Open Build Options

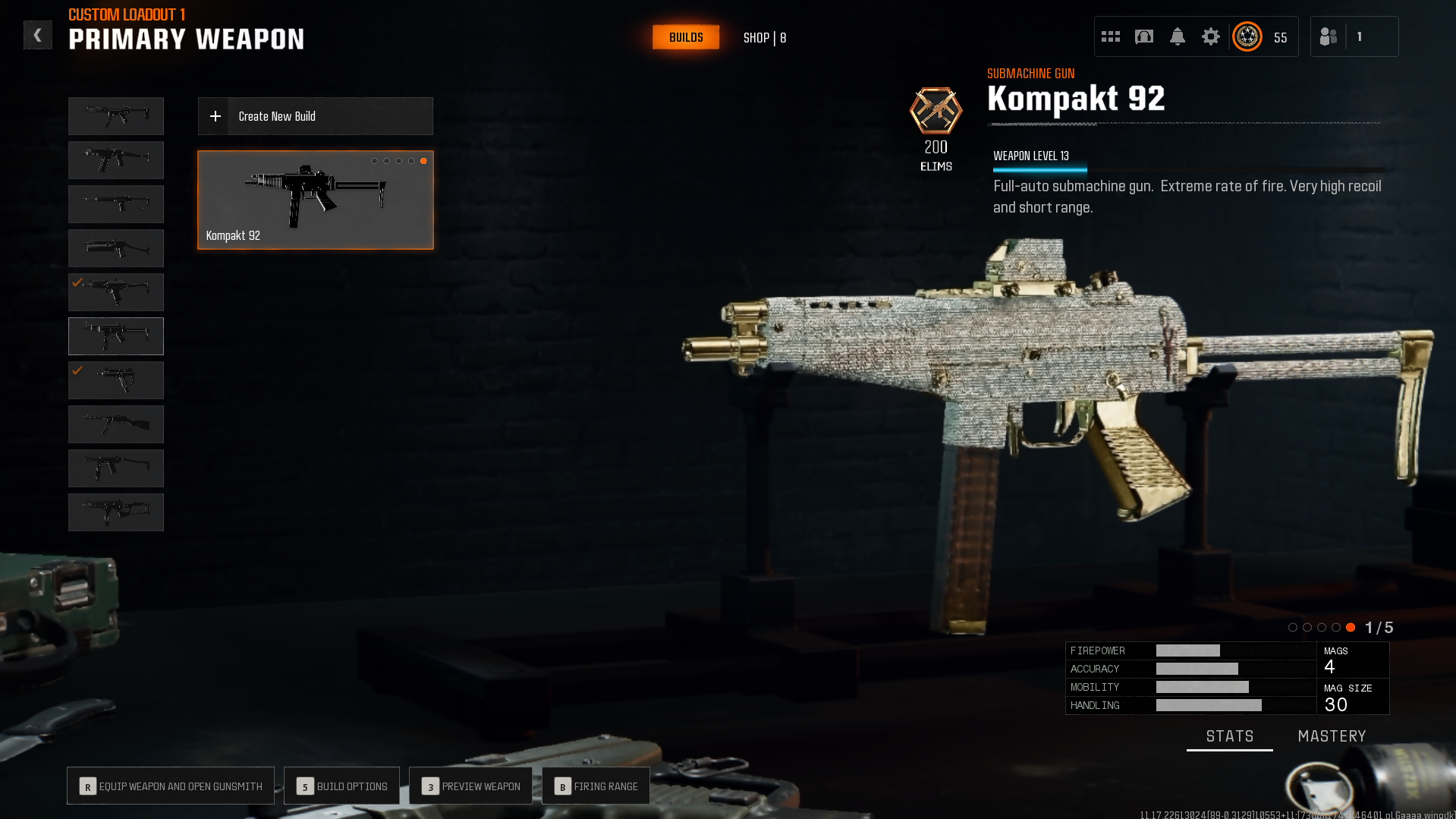click(341, 786)
